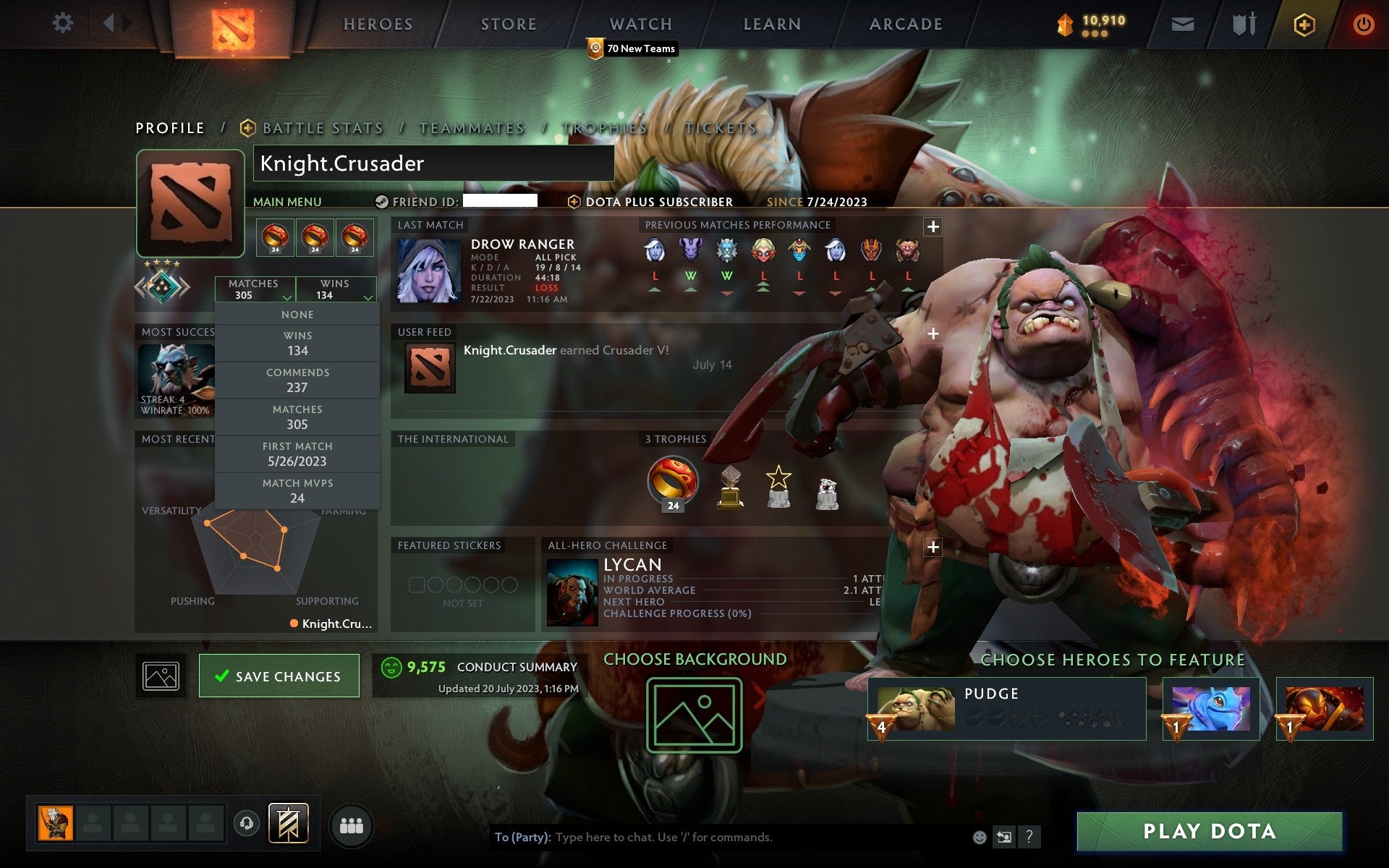
Task: Open the mail envelope icon in top bar
Action: pyautogui.click(x=1181, y=24)
